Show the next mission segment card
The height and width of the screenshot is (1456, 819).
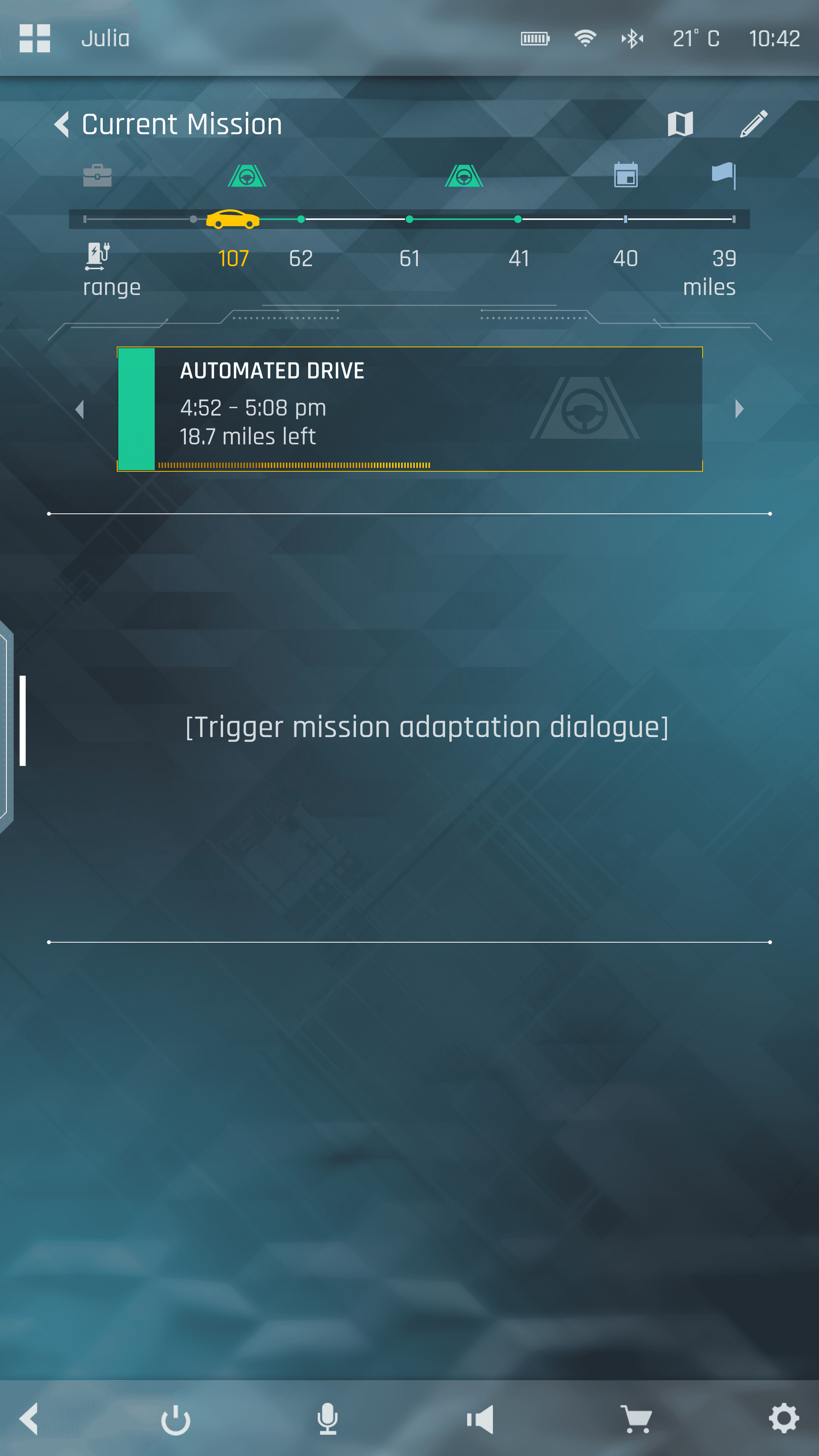click(x=739, y=409)
